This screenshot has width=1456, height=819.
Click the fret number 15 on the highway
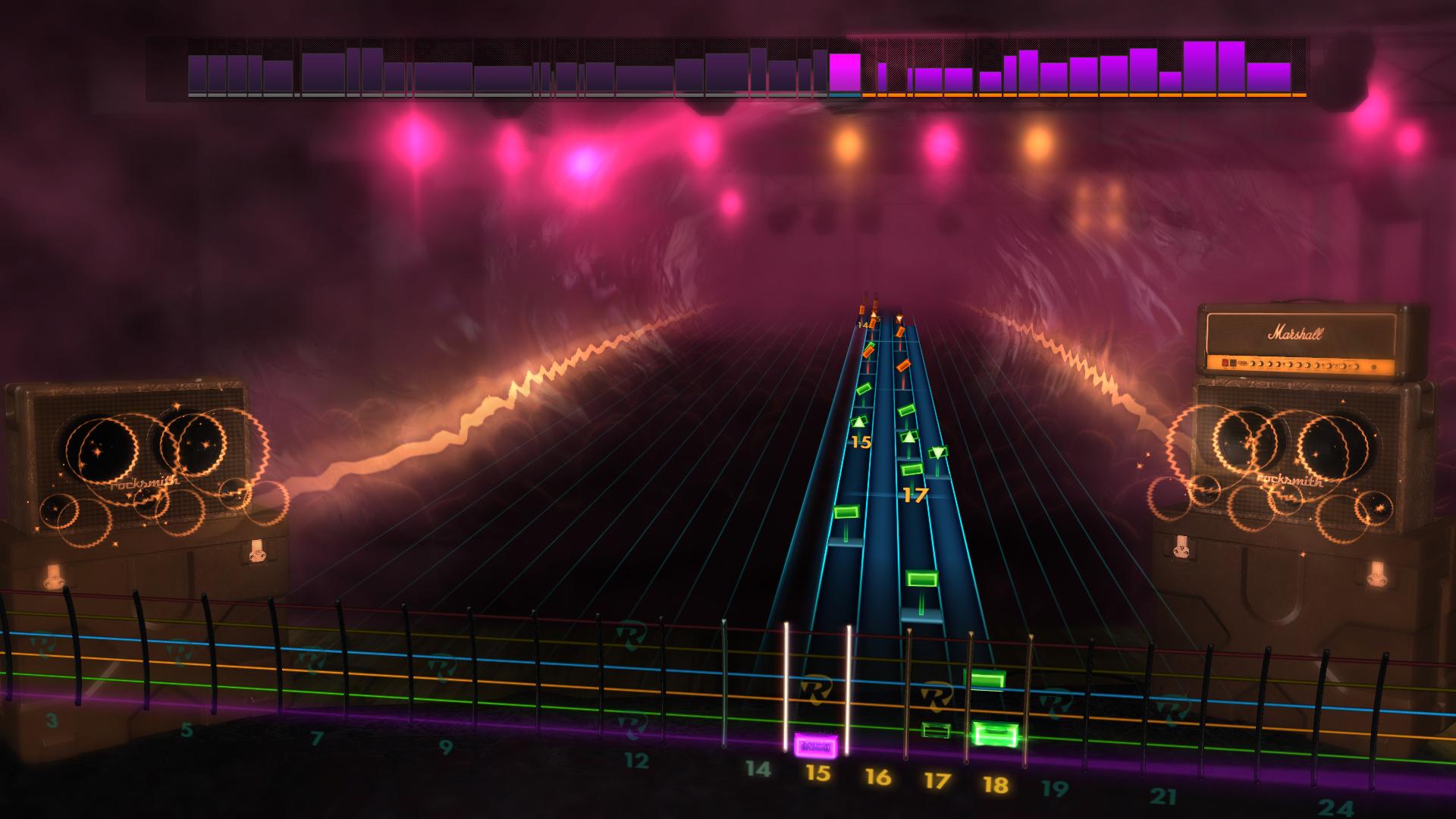pyautogui.click(x=862, y=440)
